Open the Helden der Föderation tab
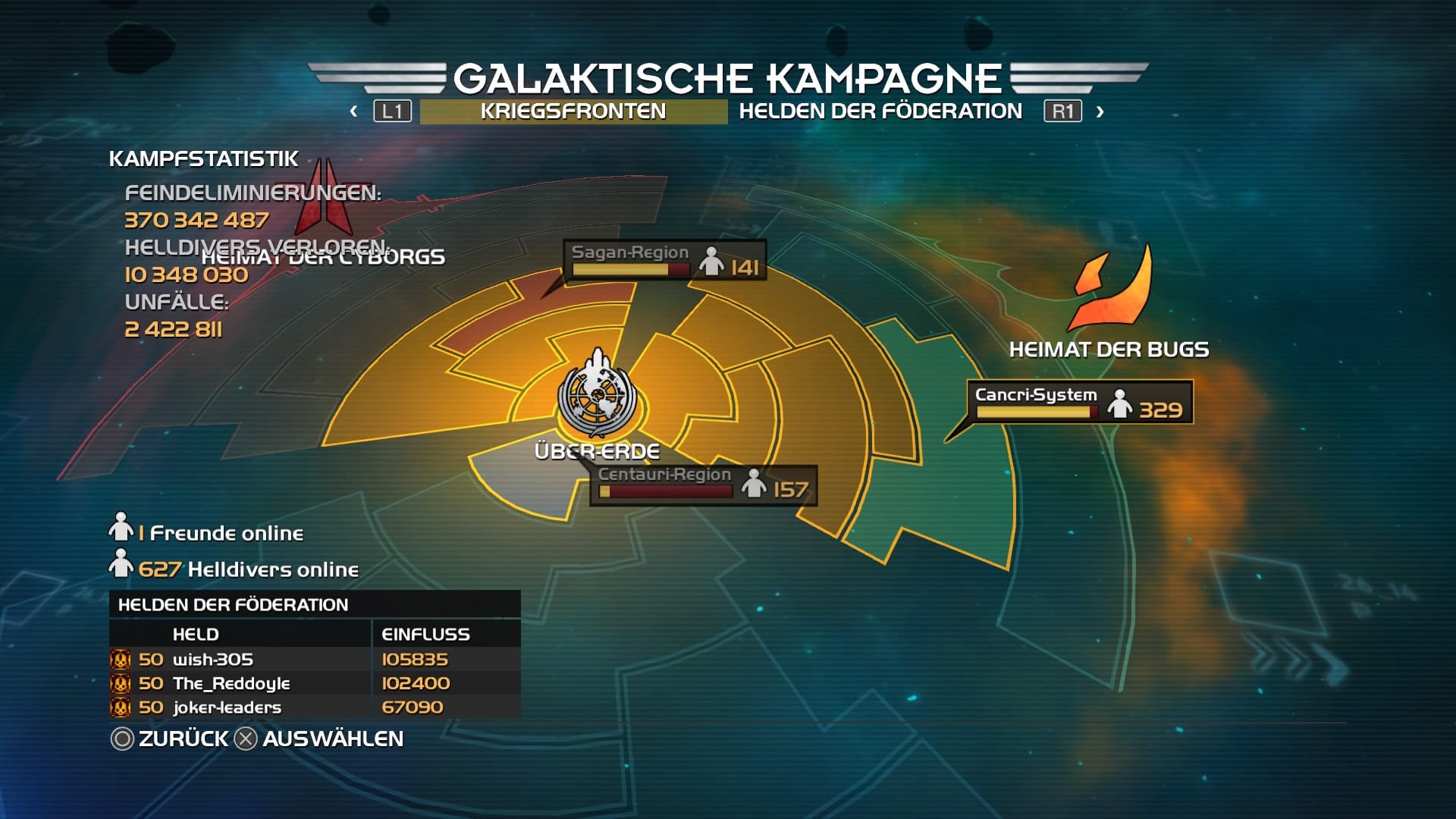1456x819 pixels. tap(881, 110)
